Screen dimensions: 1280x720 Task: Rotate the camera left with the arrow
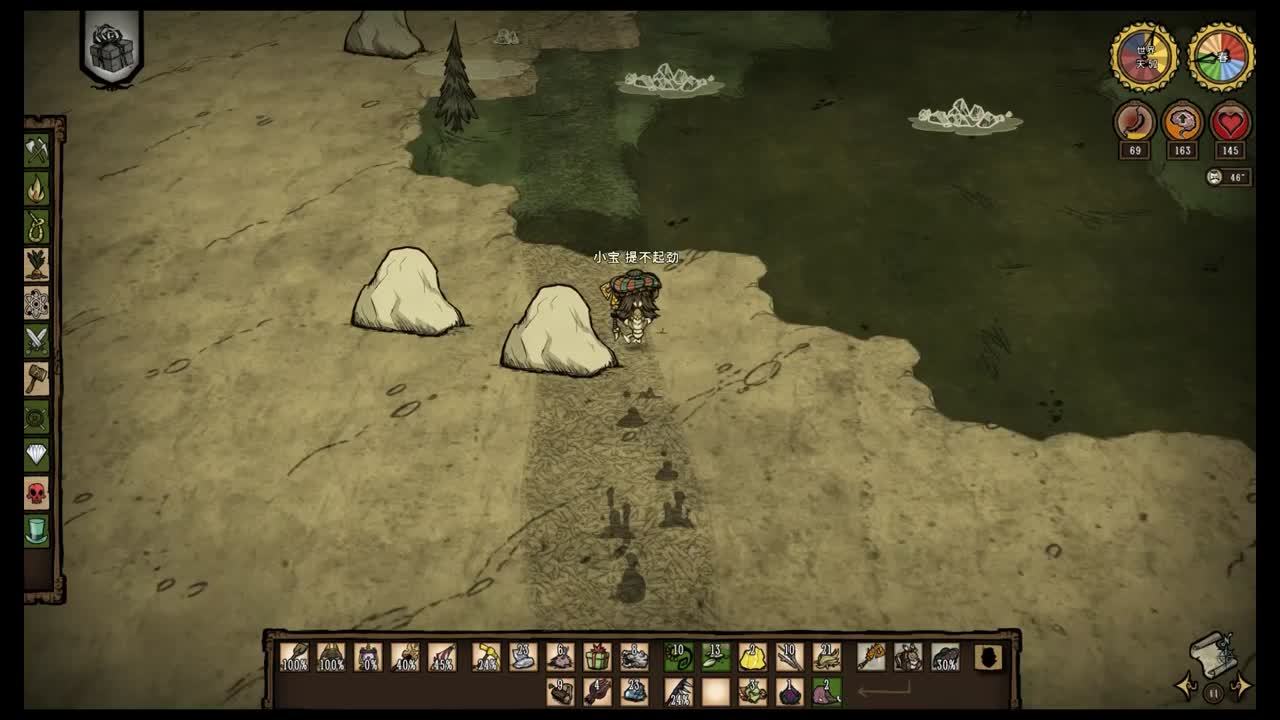pos(1187,688)
